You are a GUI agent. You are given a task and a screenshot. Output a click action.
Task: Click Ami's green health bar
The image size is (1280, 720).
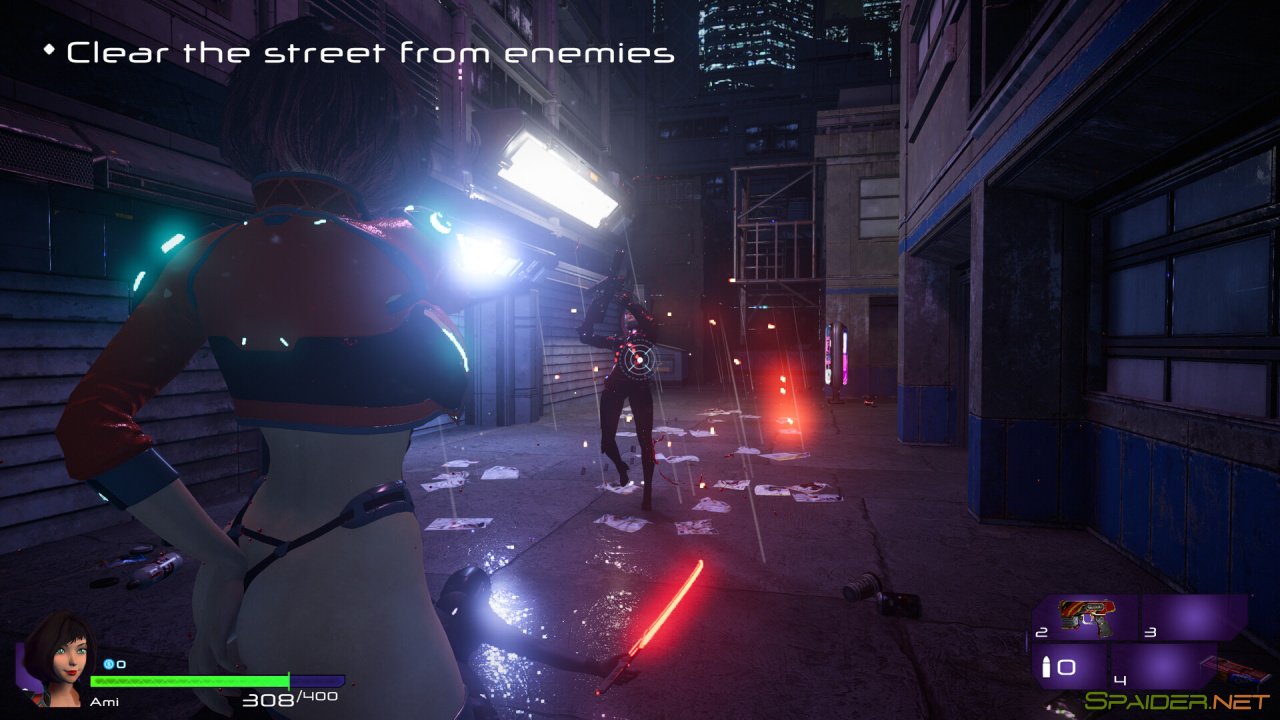coord(190,681)
